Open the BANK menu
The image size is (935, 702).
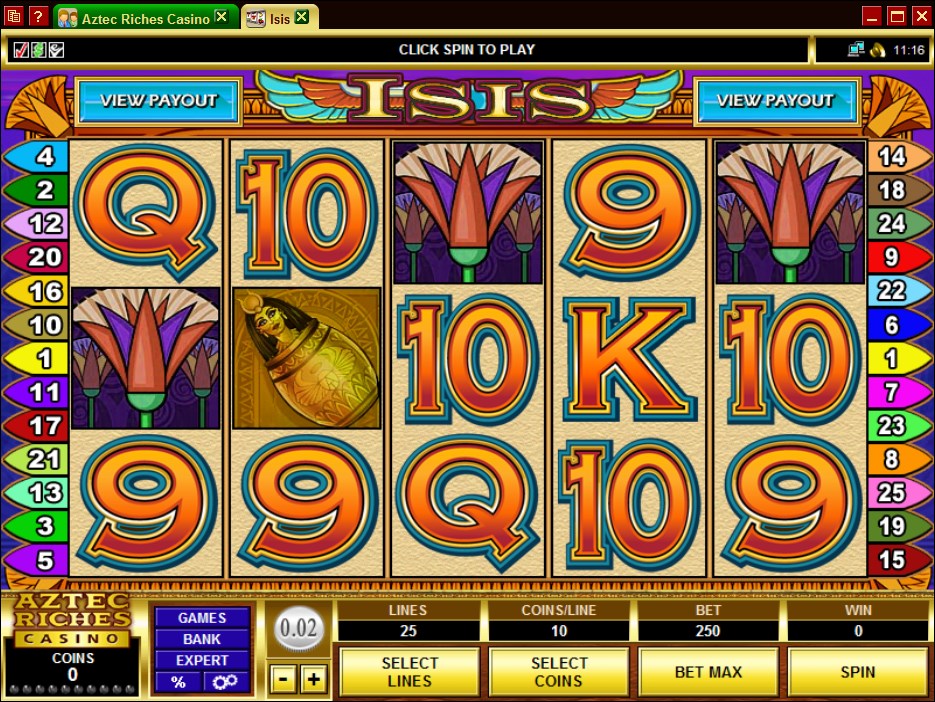click(202, 639)
